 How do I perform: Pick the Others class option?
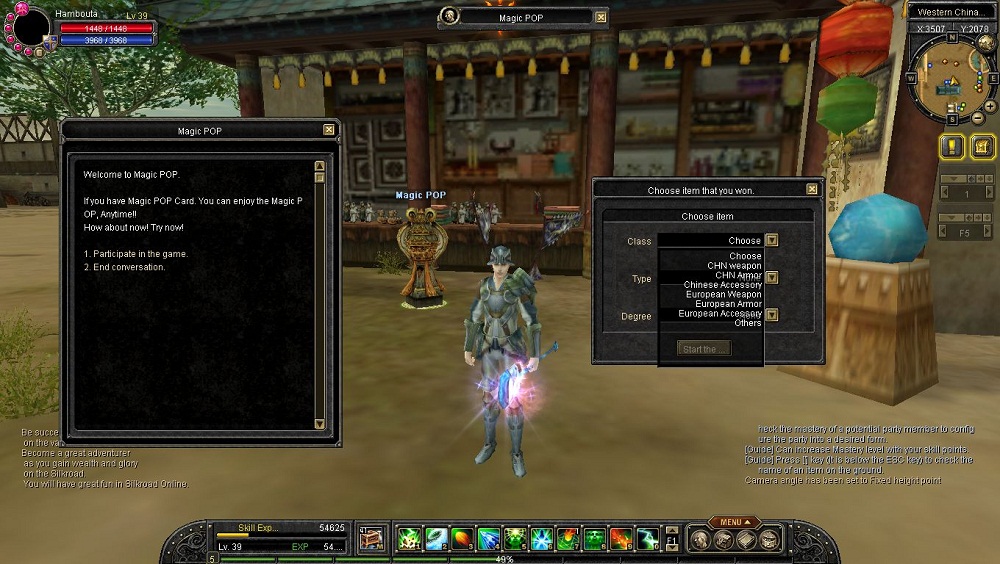(x=747, y=323)
